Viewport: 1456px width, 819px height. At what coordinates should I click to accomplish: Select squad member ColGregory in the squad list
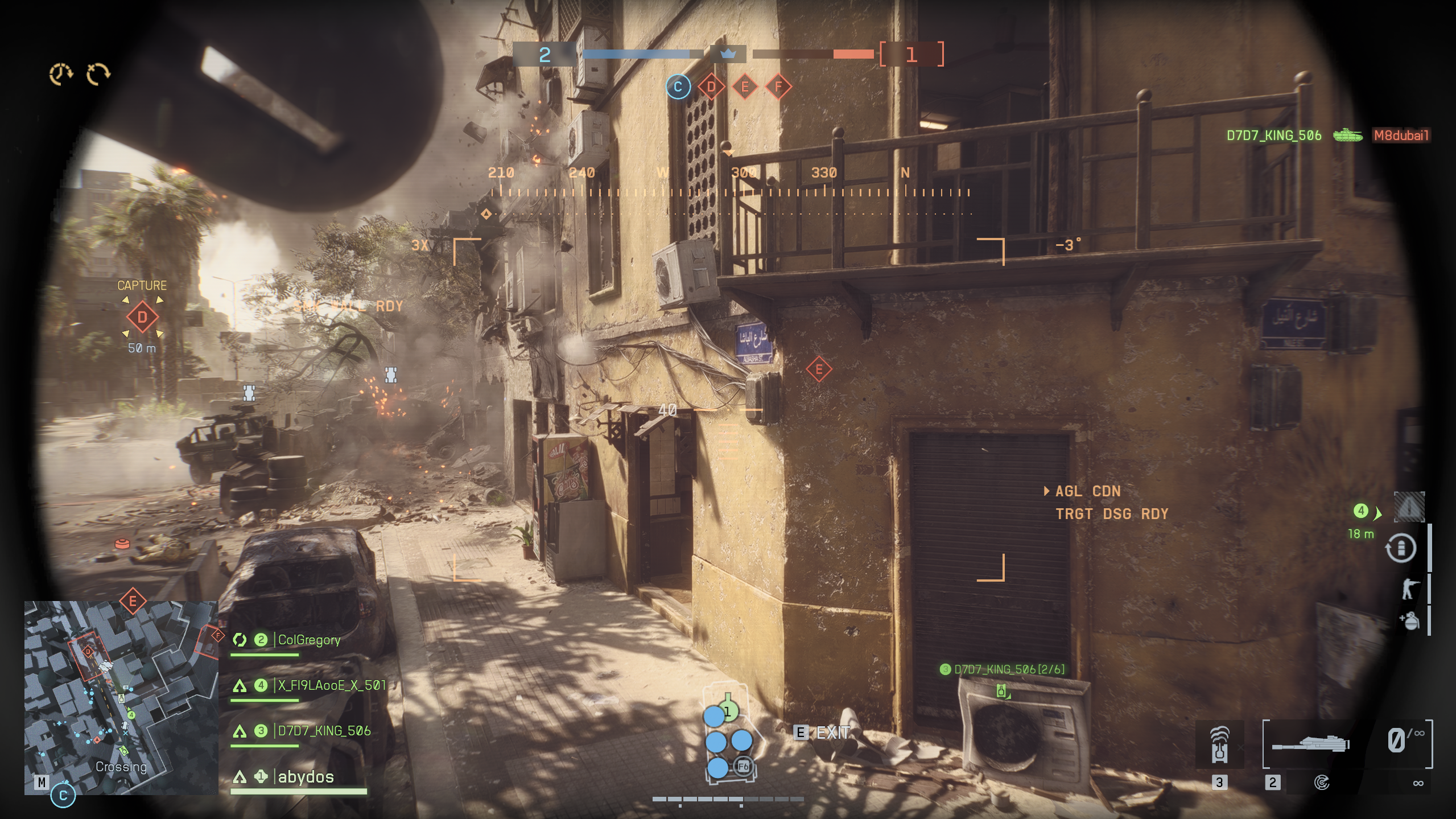click(308, 640)
